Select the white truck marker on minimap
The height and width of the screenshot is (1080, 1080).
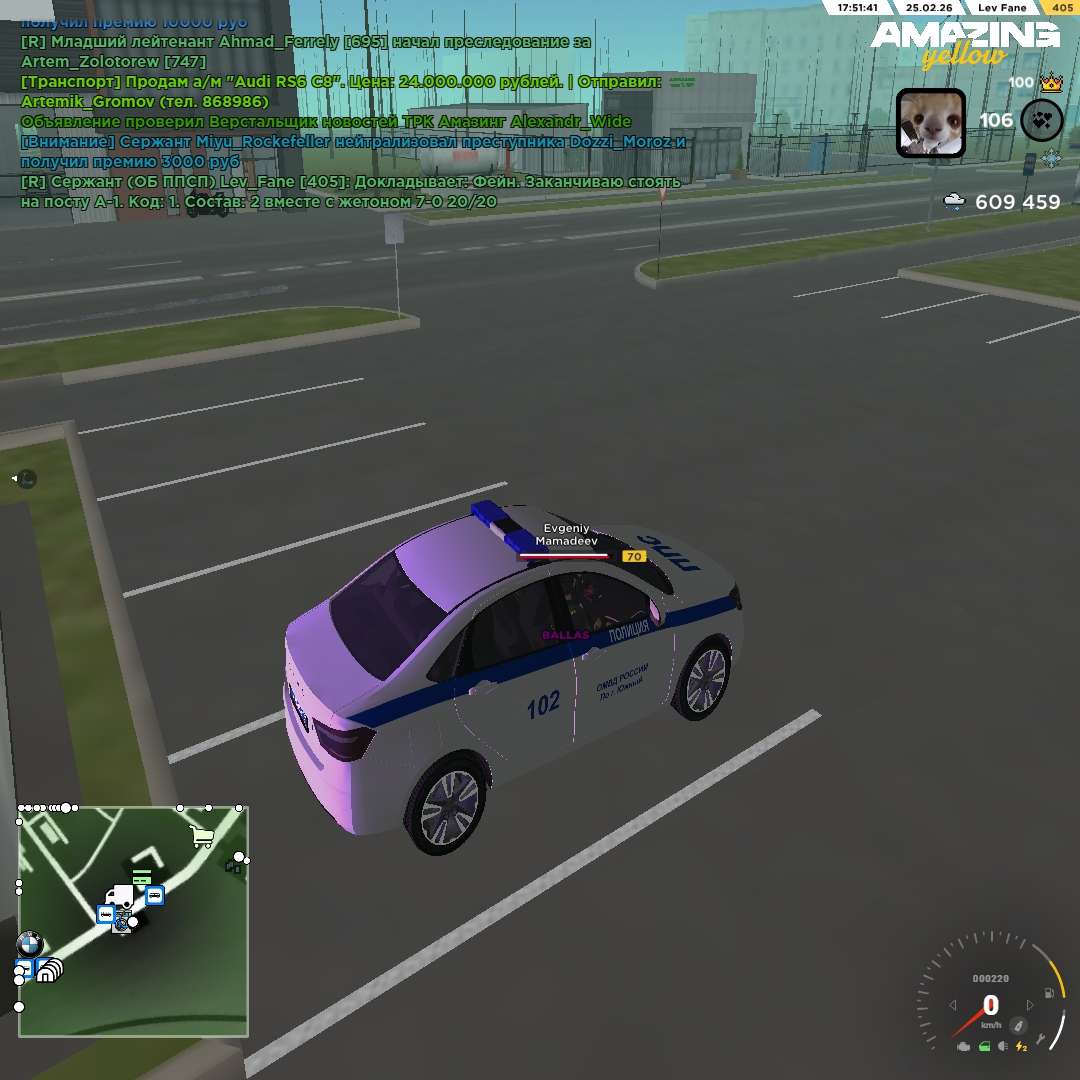[x=121, y=897]
